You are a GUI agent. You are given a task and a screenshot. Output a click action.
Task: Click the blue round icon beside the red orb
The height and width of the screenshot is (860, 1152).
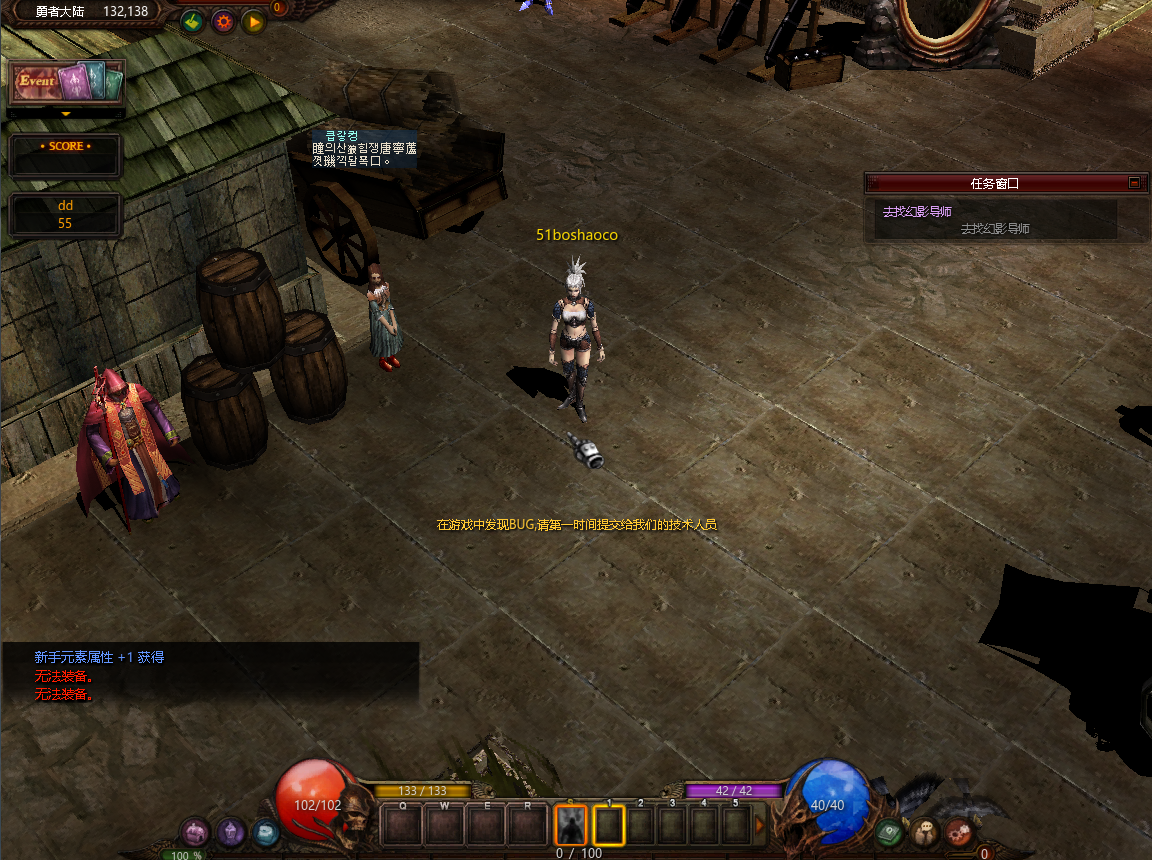265,831
